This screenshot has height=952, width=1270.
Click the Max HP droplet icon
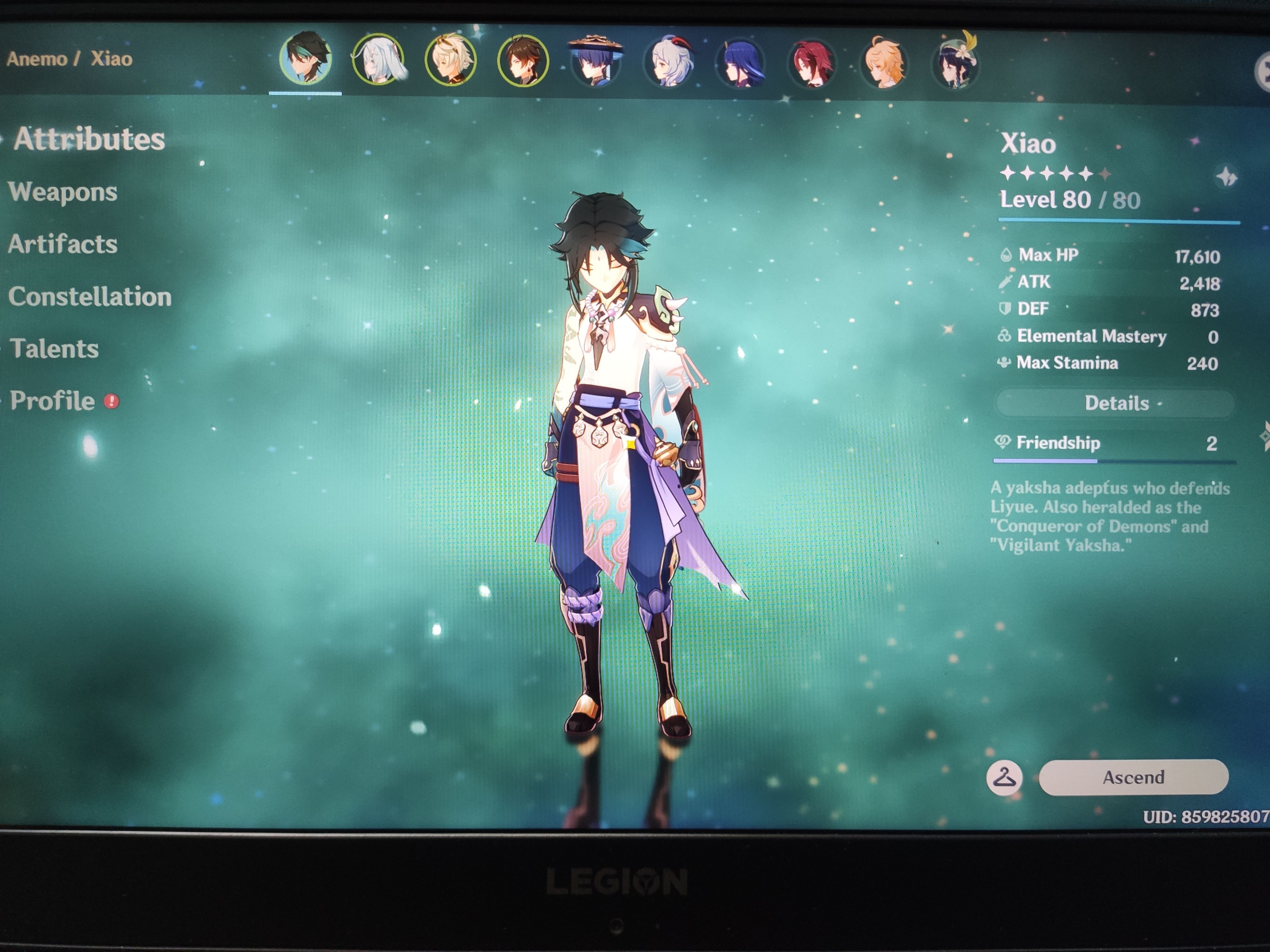[1006, 255]
